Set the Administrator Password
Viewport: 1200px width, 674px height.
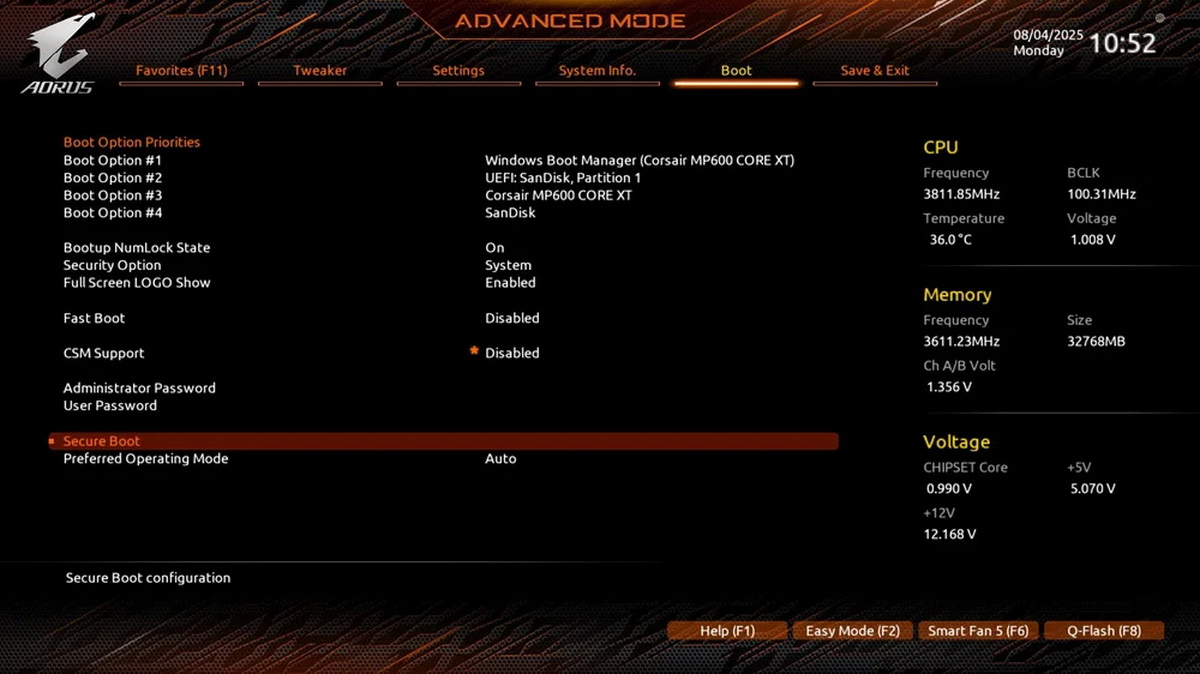(139, 388)
